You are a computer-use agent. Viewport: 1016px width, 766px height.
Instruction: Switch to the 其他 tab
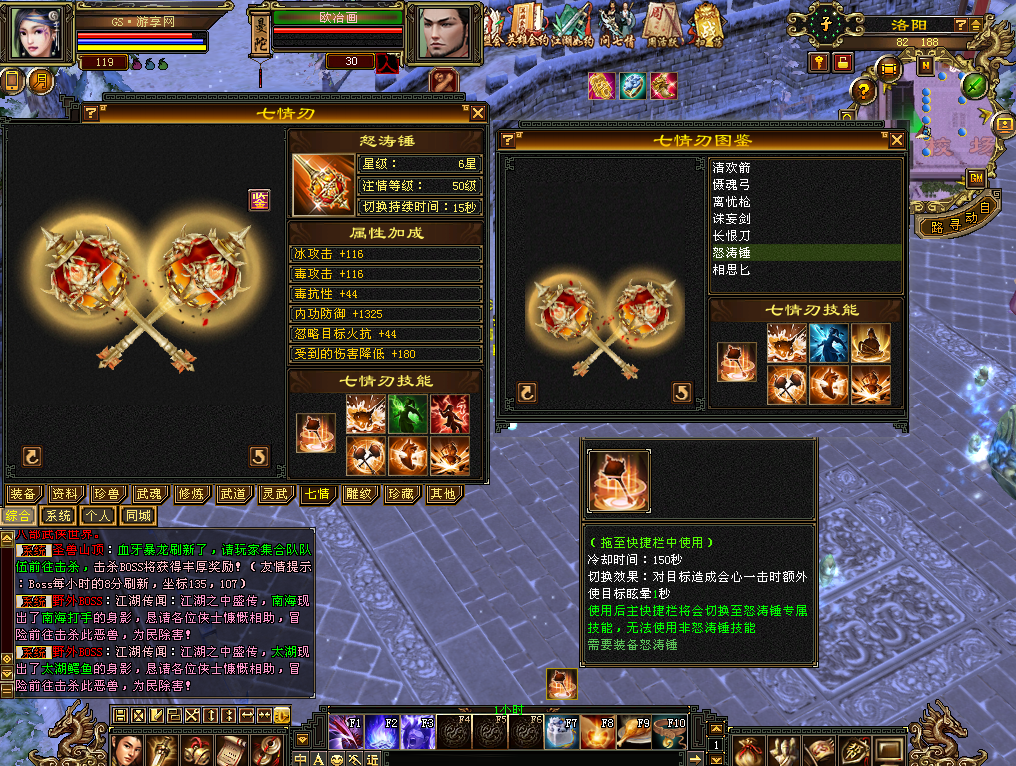443,494
